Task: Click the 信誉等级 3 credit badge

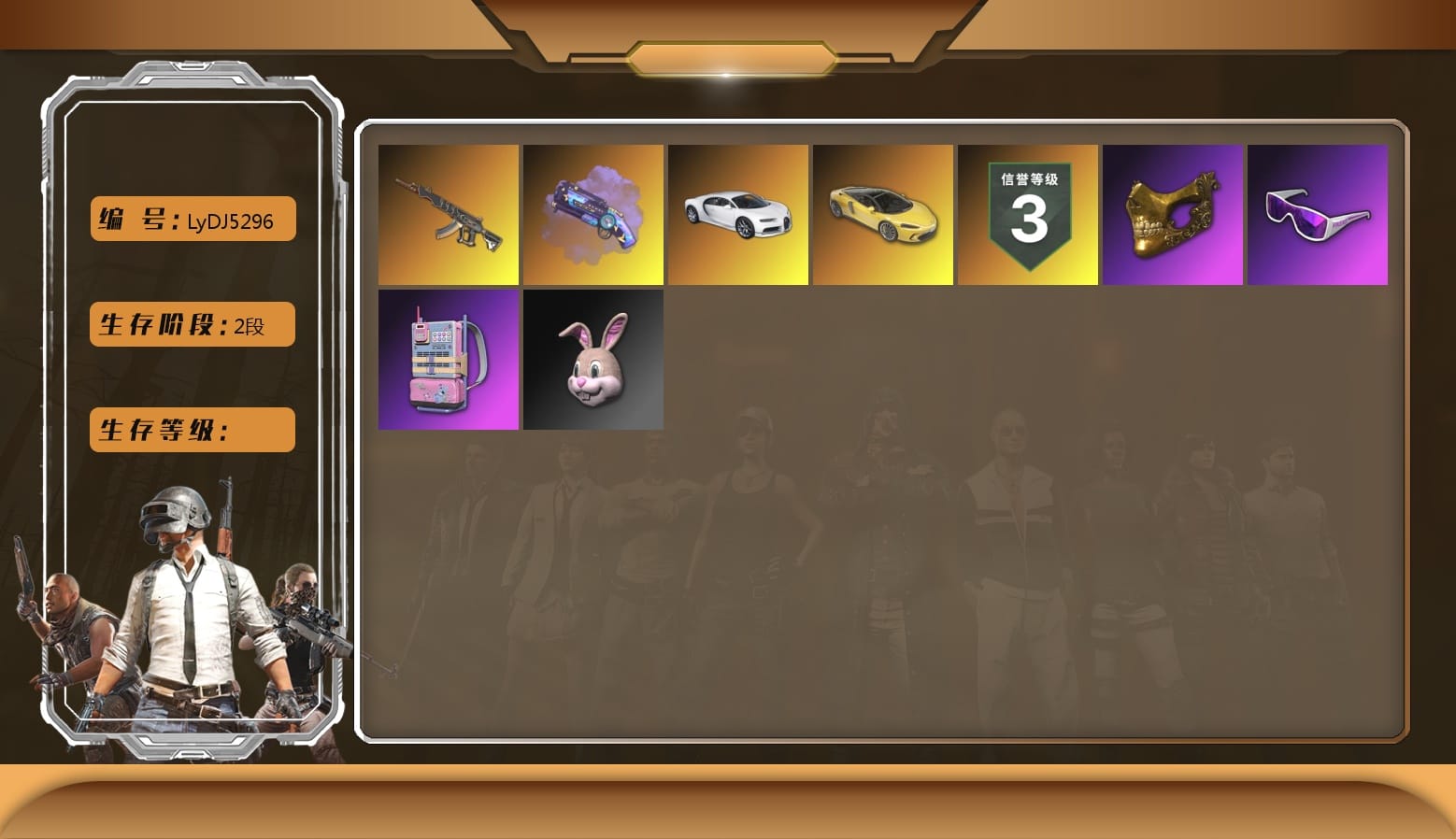Action: coord(1028,214)
